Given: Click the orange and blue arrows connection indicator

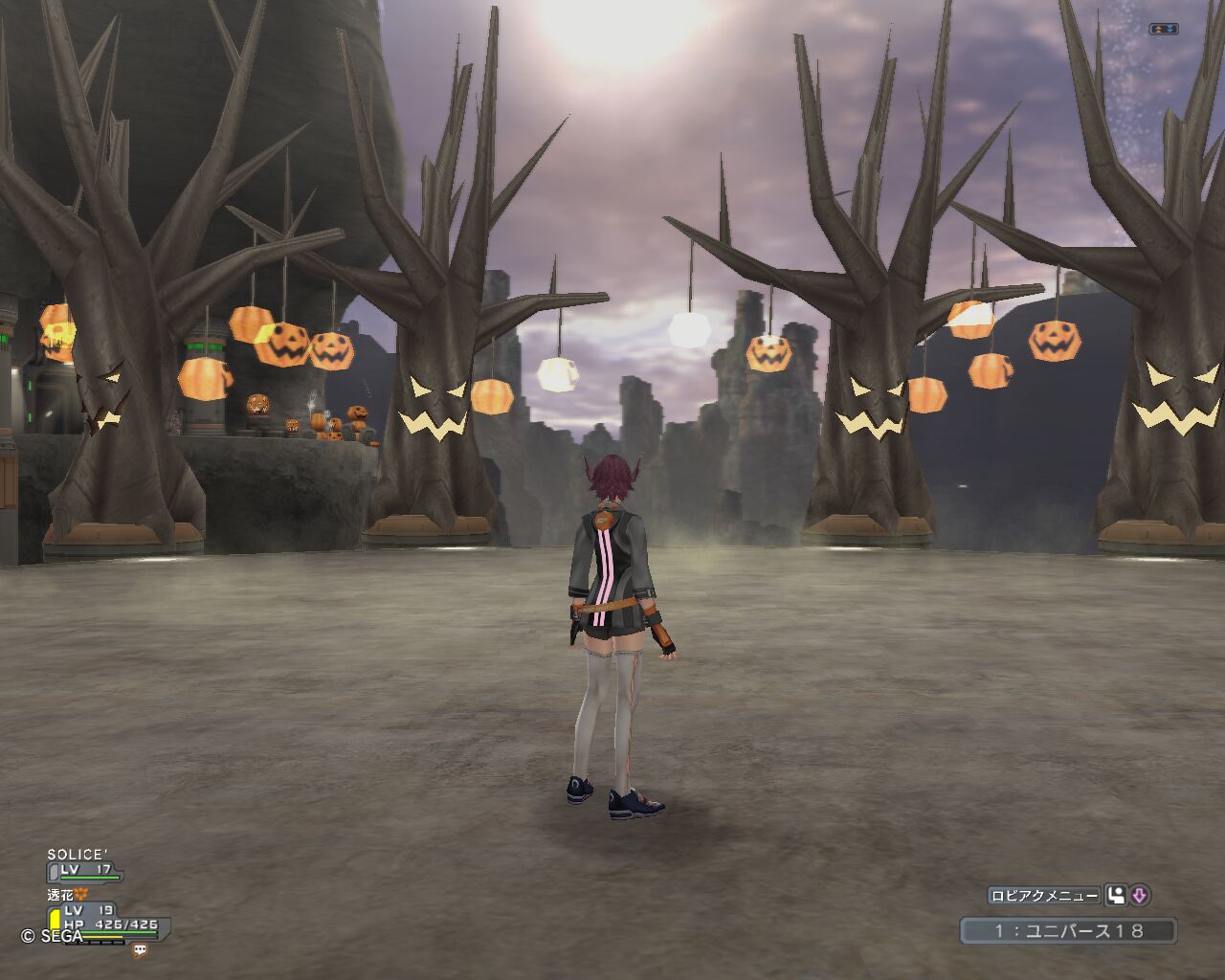Looking at the screenshot, I should (x=1163, y=29).
